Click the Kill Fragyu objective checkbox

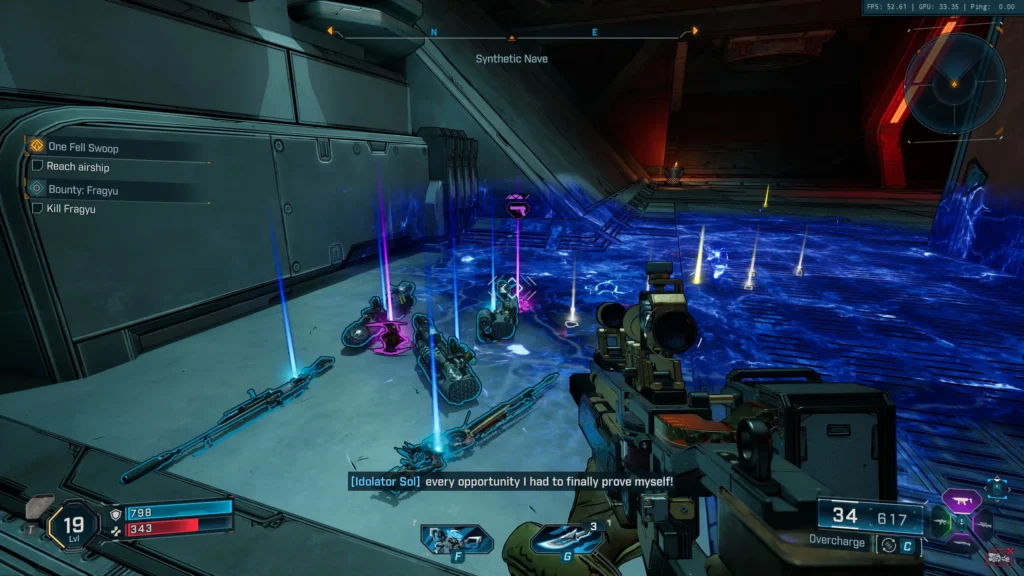pos(37,208)
